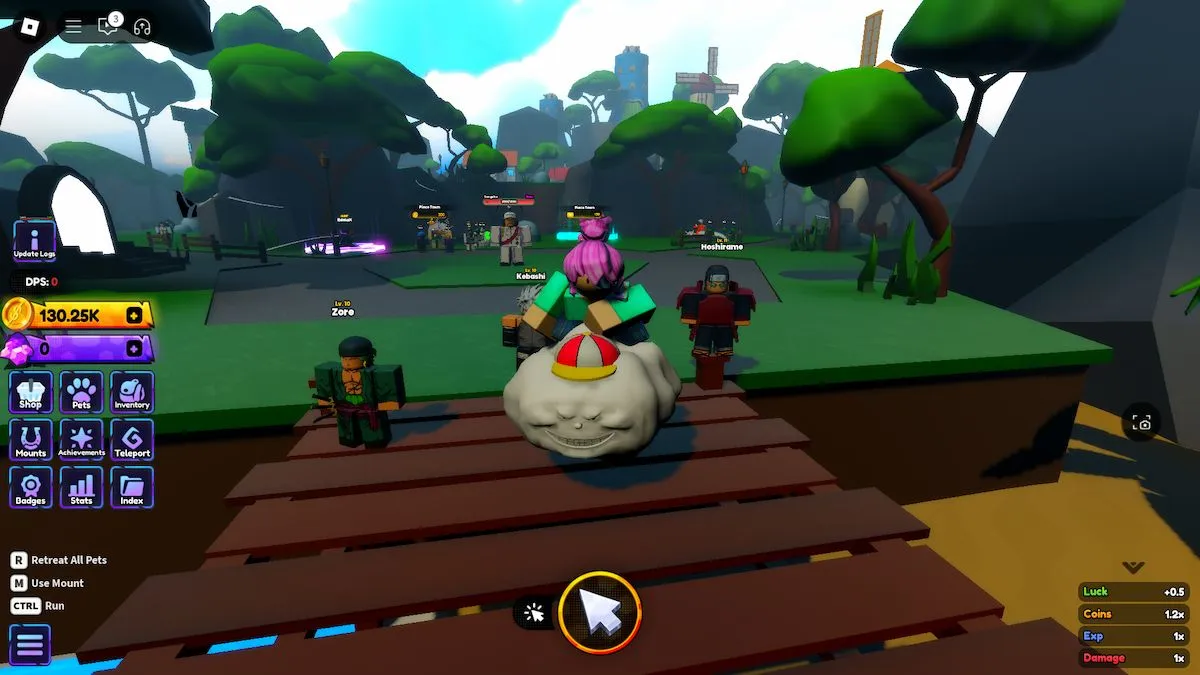Show the Badges screen
Image resolution: width=1200 pixels, height=675 pixels.
click(x=31, y=488)
